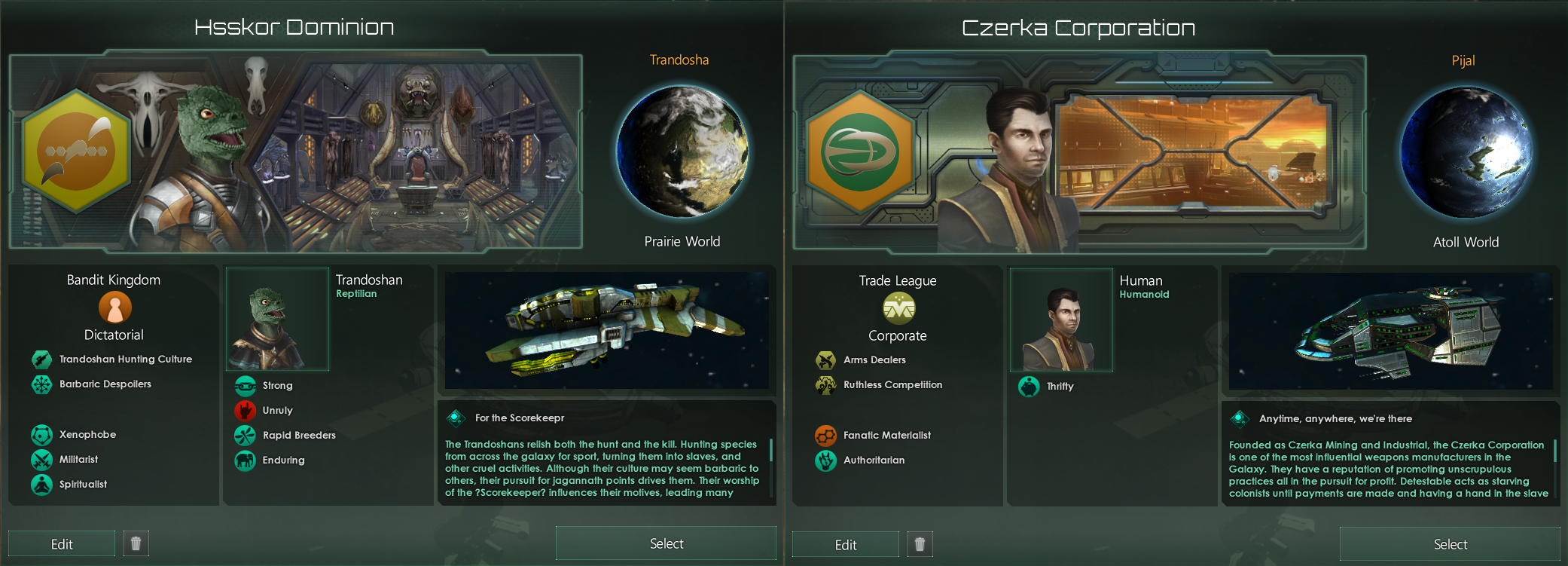Viewport: 1568px width, 566px height.
Task: Select the Authoritarian ethic icon
Action: (824, 460)
